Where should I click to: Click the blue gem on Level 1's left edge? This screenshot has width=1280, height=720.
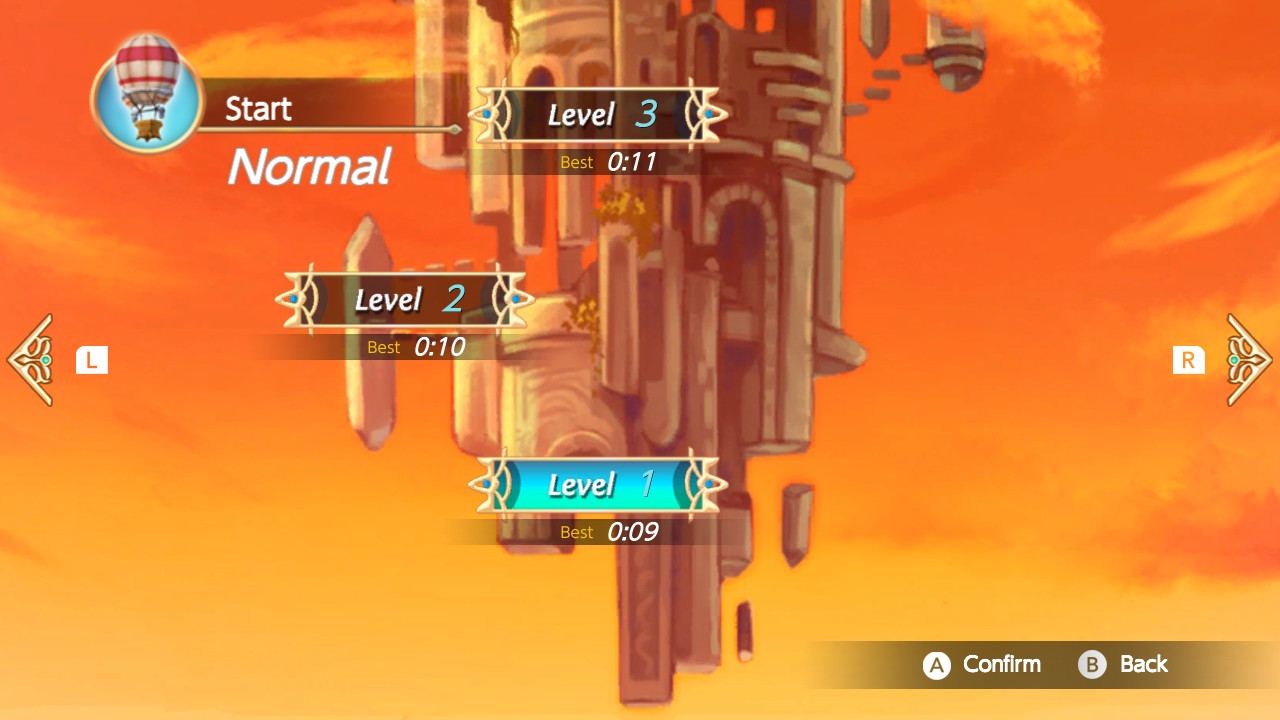[487, 484]
